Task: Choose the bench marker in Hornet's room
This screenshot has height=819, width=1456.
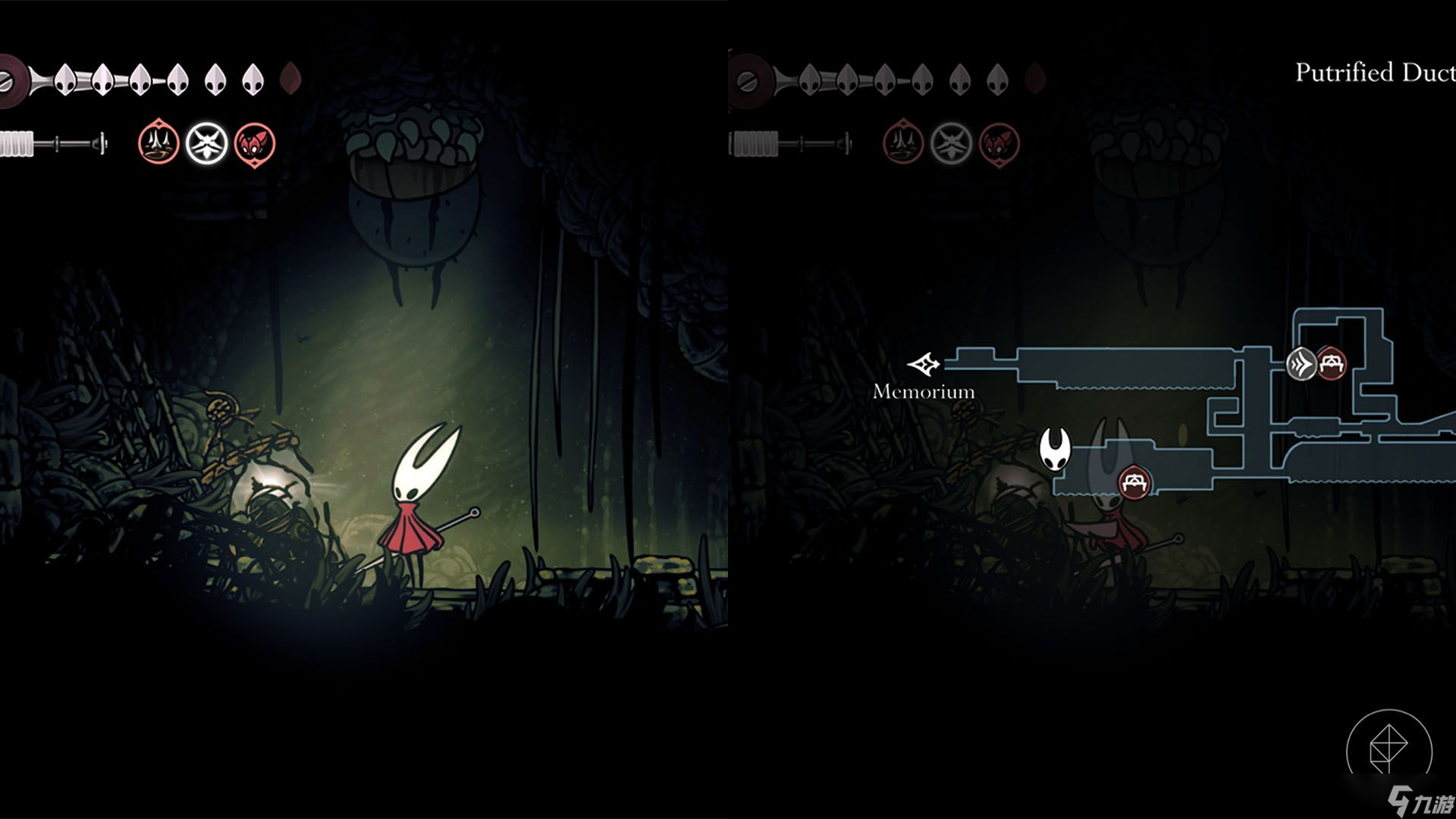Action: click(x=1134, y=482)
